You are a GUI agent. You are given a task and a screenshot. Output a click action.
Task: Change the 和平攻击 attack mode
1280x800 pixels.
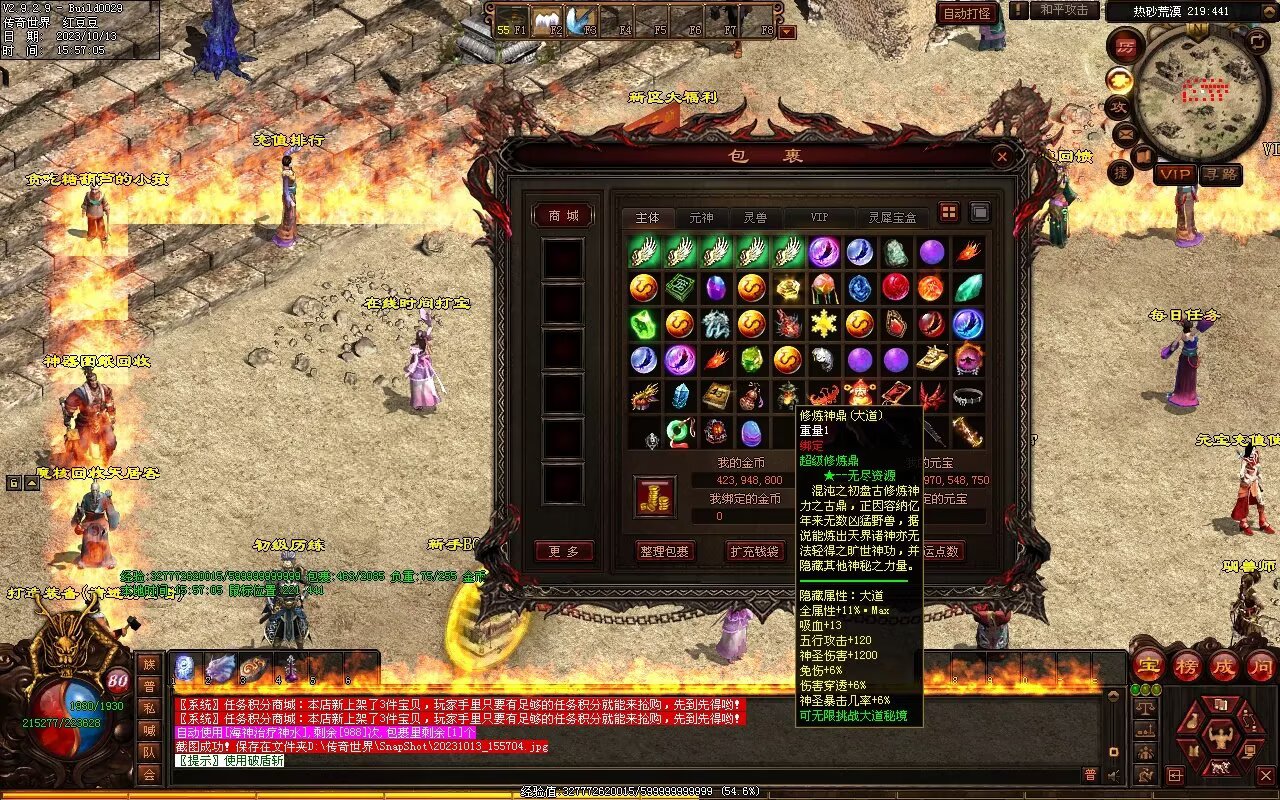click(x=1063, y=10)
